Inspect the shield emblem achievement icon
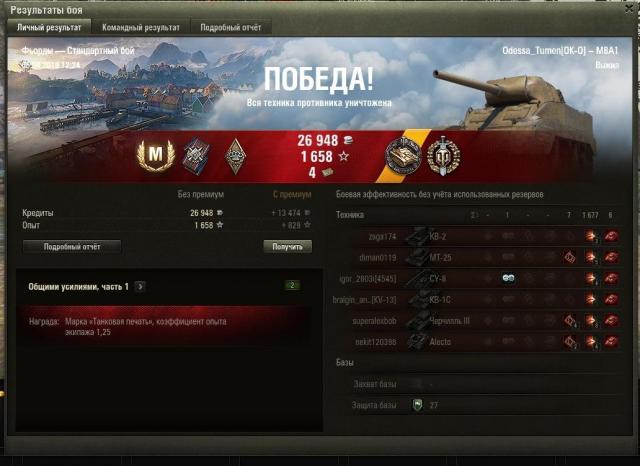640x466 pixels. [x=442, y=154]
